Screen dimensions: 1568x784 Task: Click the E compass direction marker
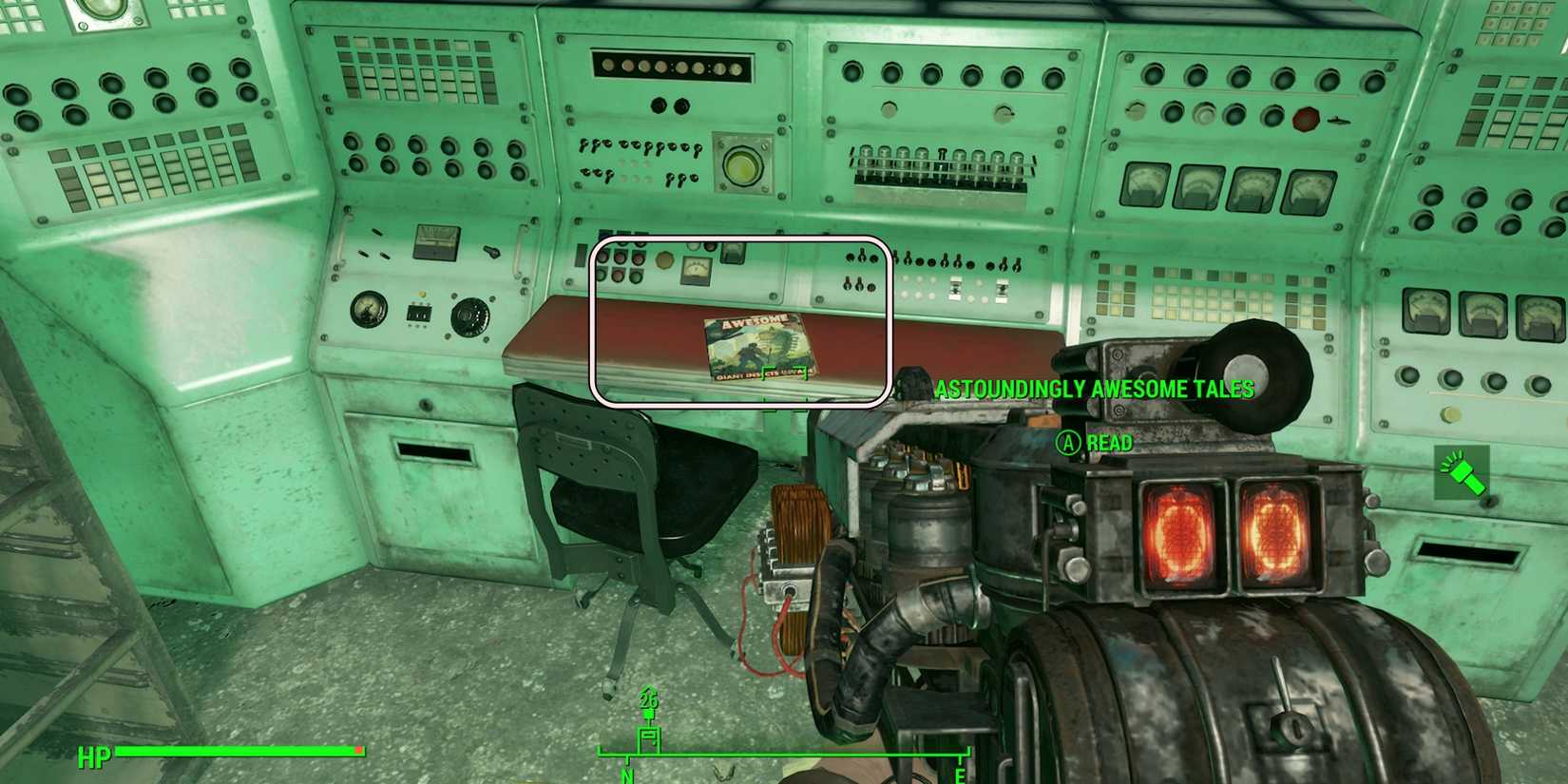[x=960, y=774]
